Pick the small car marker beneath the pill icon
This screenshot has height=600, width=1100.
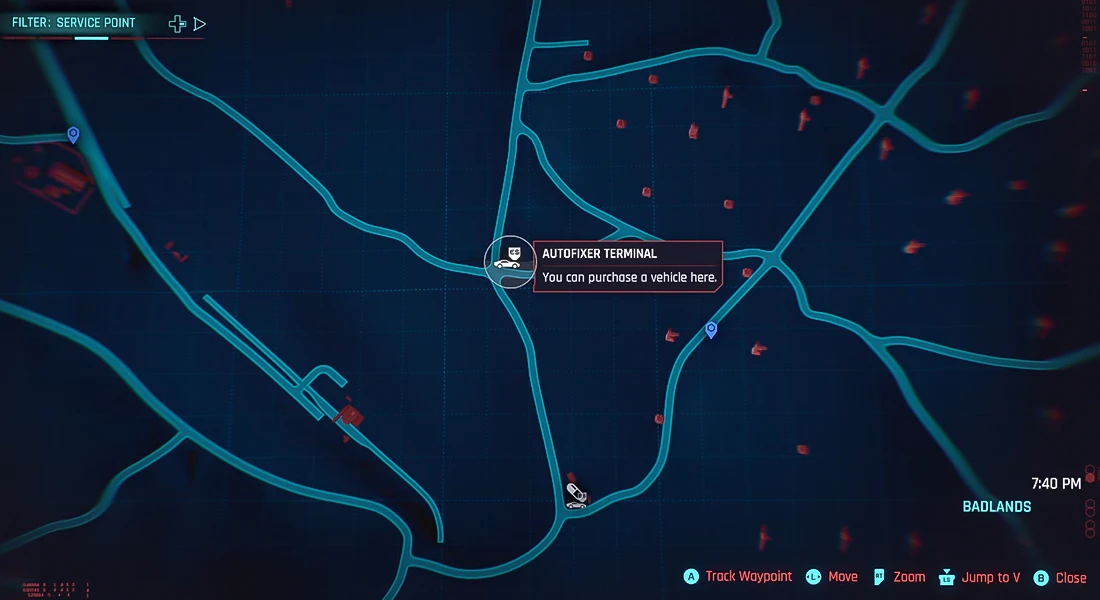tap(575, 504)
